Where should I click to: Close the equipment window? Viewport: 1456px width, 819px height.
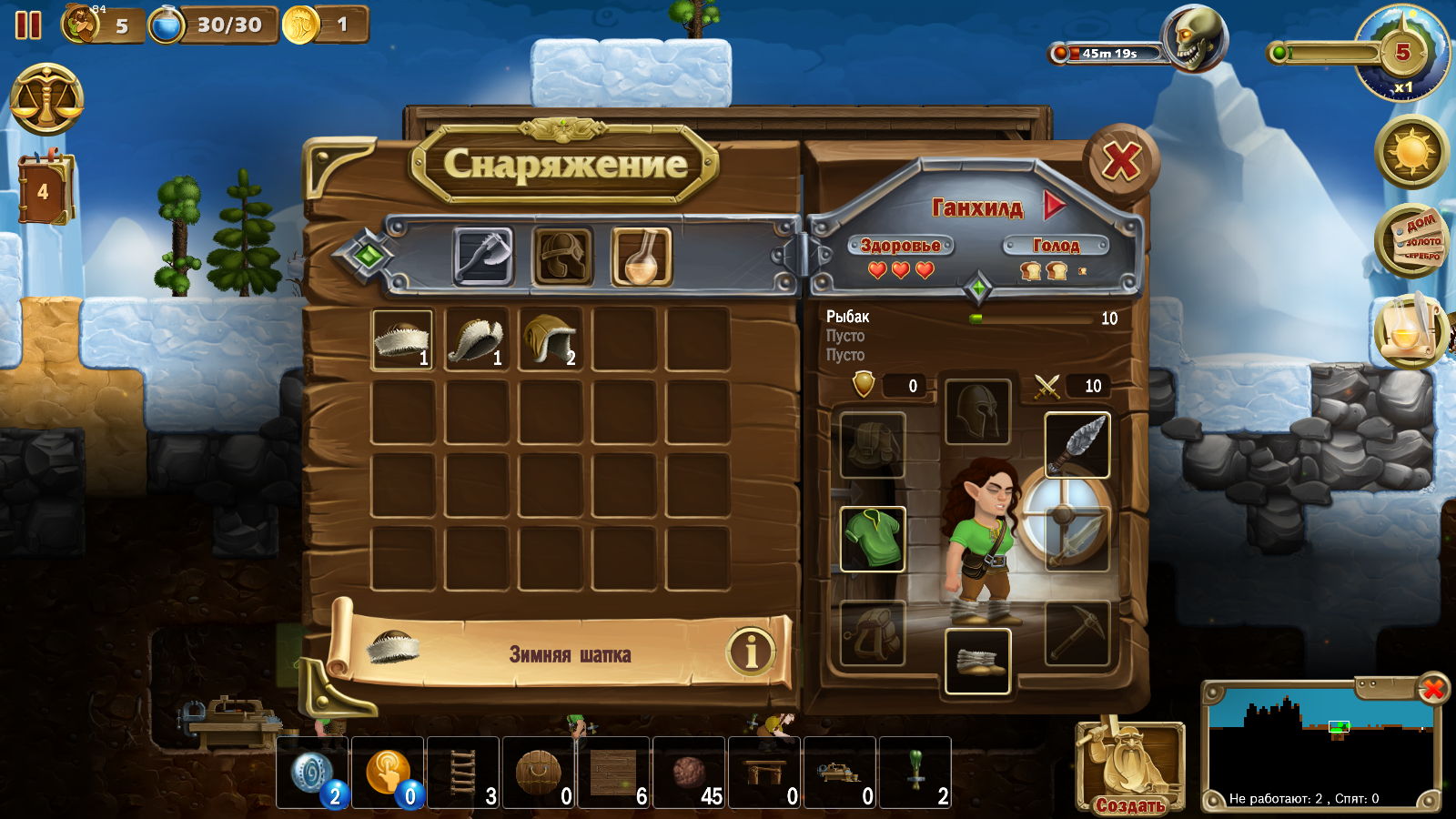click(x=1121, y=163)
